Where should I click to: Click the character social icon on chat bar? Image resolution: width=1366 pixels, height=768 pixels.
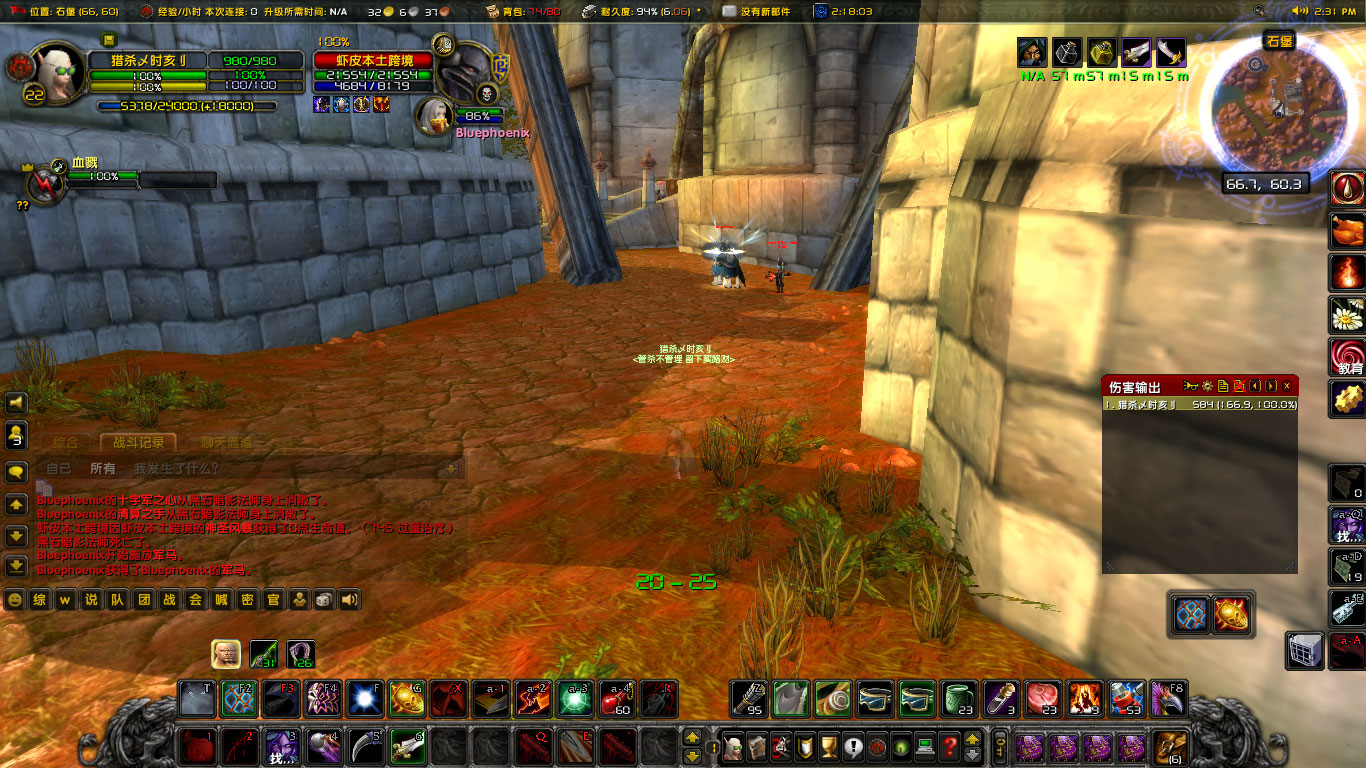[300, 600]
